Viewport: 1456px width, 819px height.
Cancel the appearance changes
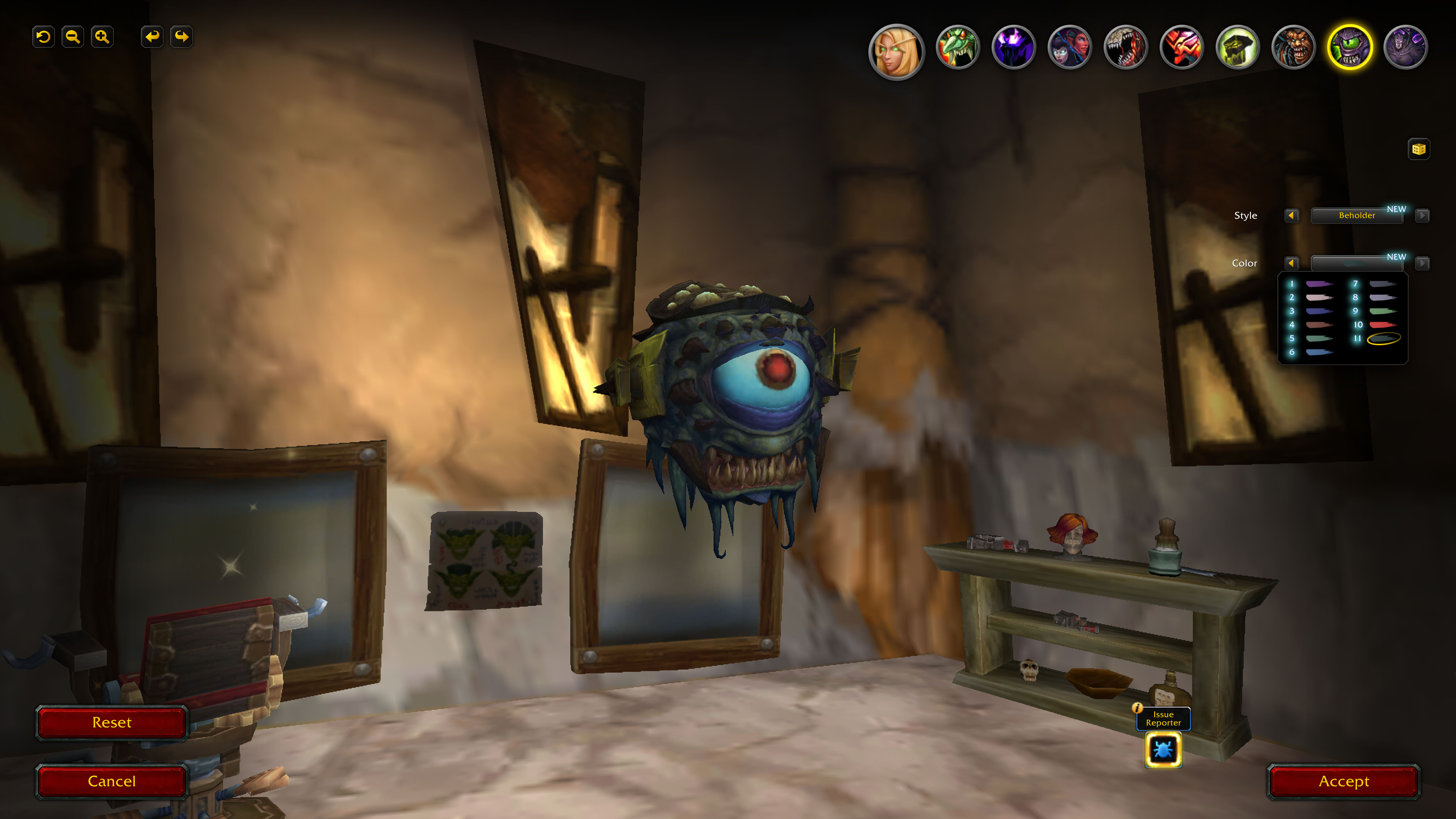(x=111, y=781)
